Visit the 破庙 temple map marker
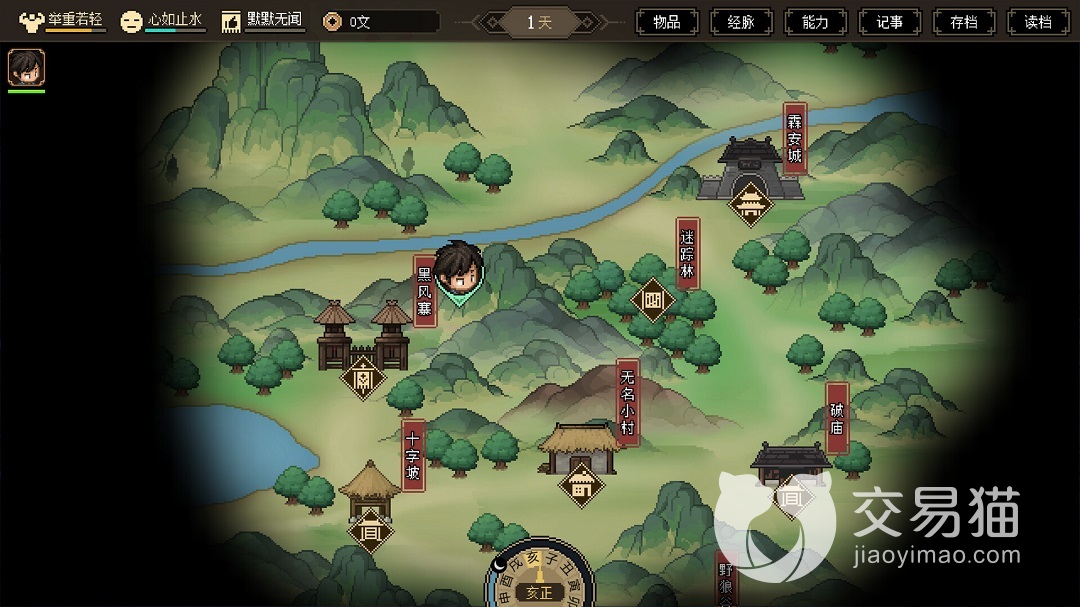This screenshot has height=607, width=1080. [x=792, y=496]
